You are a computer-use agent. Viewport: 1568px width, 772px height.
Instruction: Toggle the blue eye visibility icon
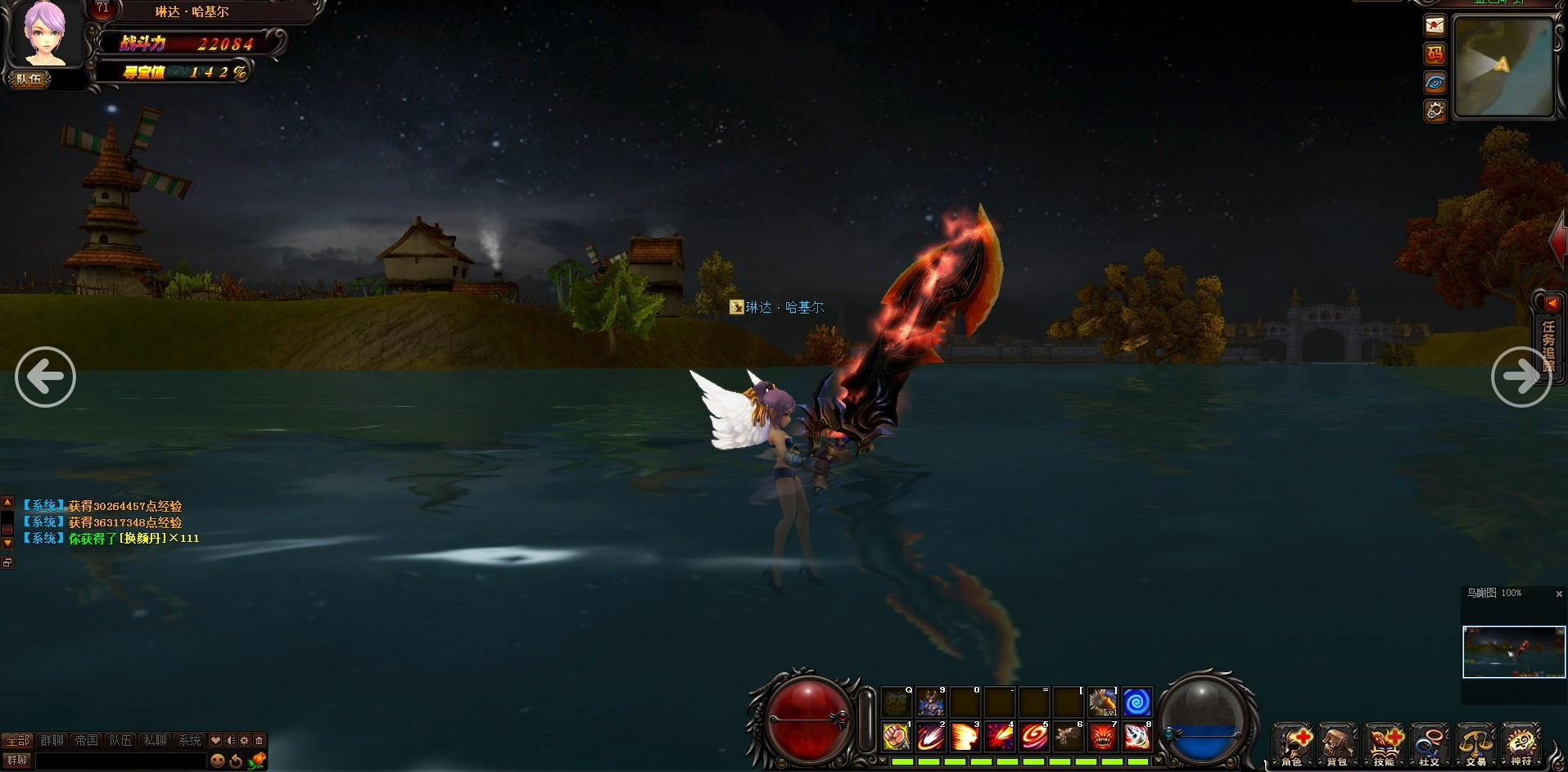(1435, 82)
